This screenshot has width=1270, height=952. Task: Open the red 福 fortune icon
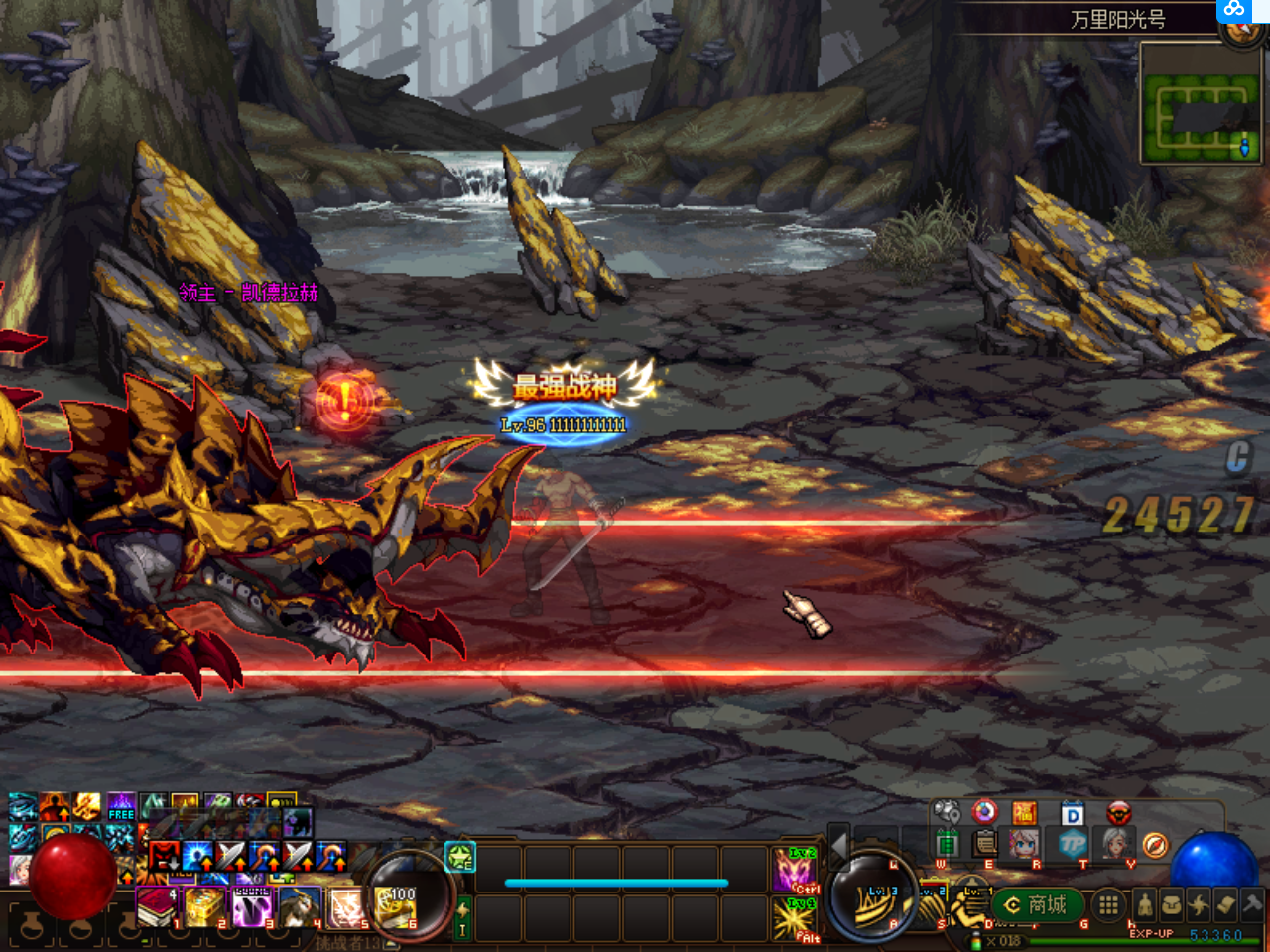(1024, 814)
